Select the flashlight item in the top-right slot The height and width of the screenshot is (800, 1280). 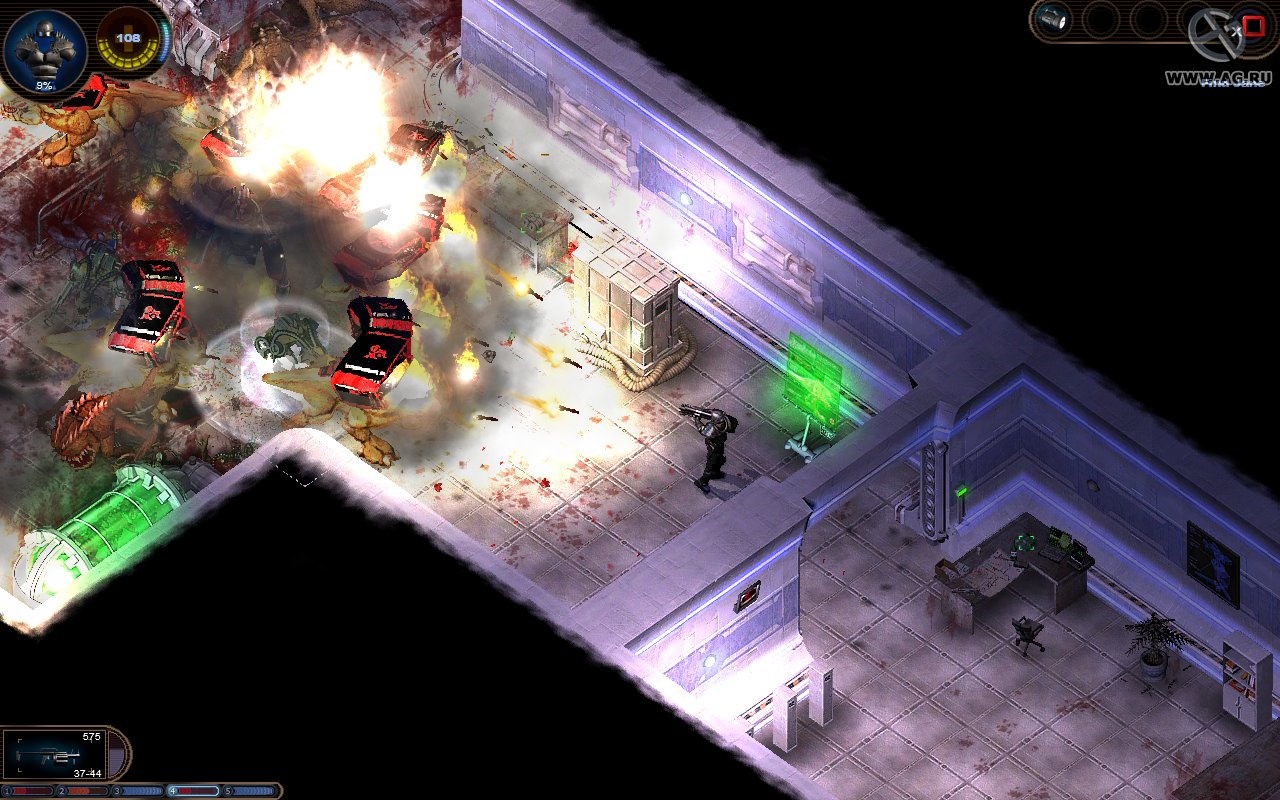1051,17
